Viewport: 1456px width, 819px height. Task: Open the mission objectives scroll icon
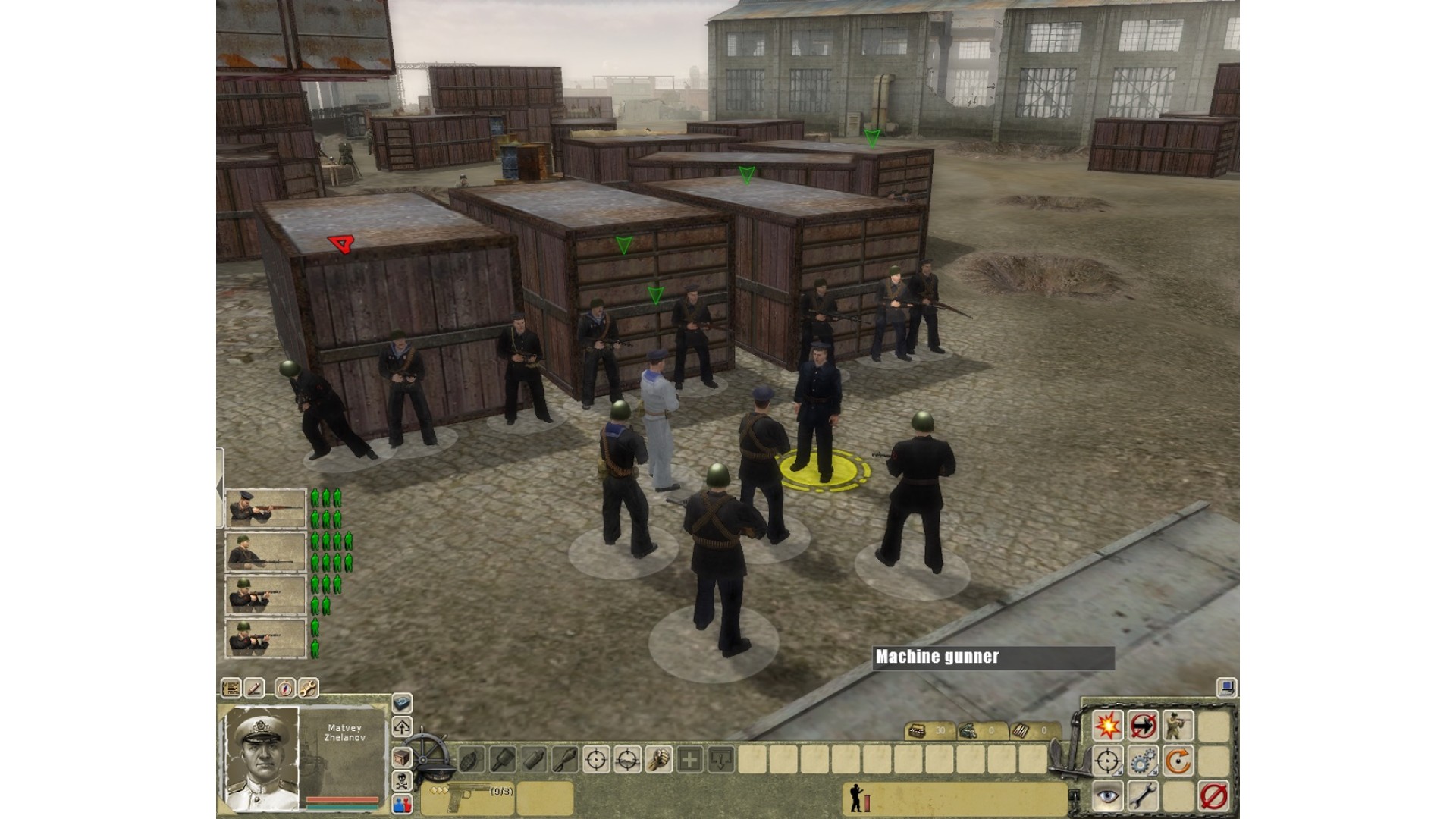(231, 689)
